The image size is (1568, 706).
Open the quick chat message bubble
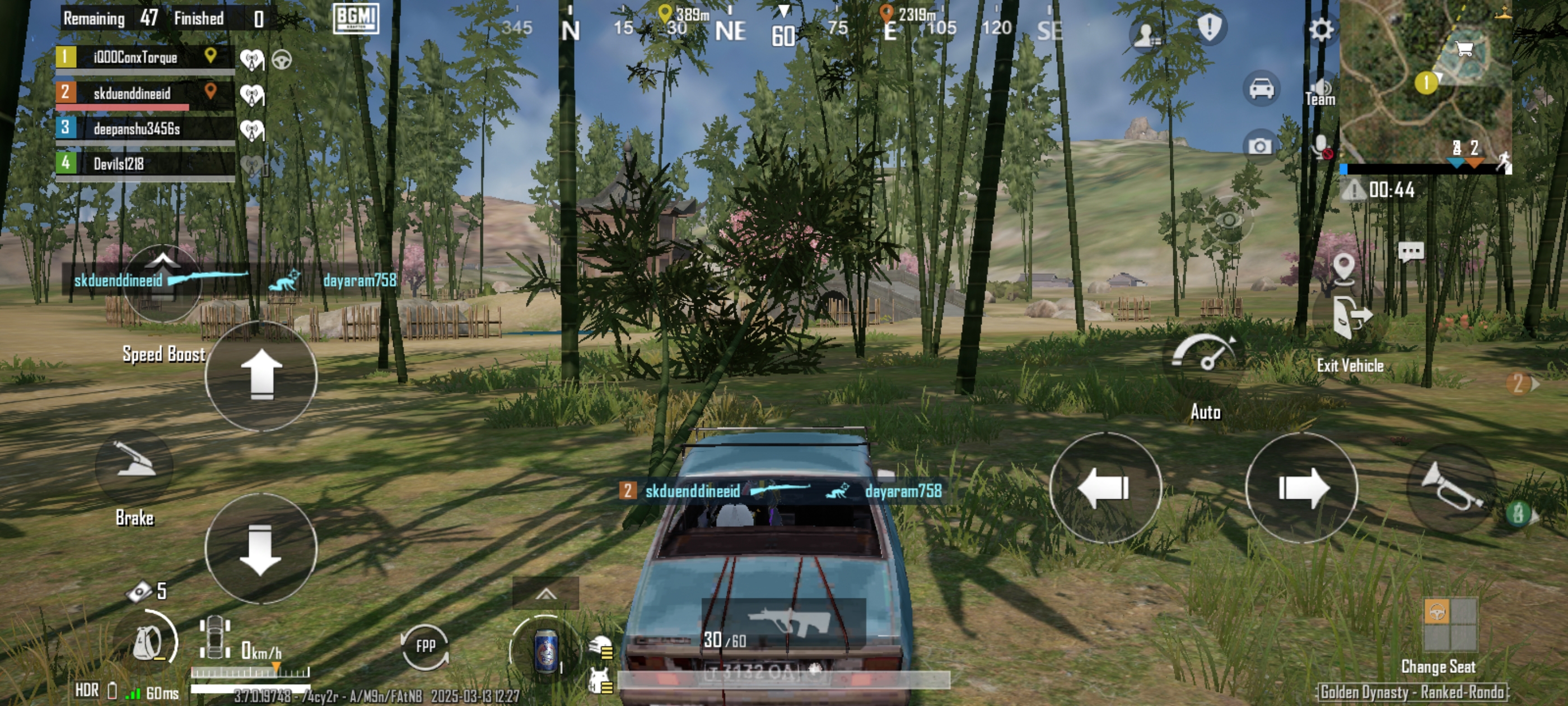click(1410, 251)
